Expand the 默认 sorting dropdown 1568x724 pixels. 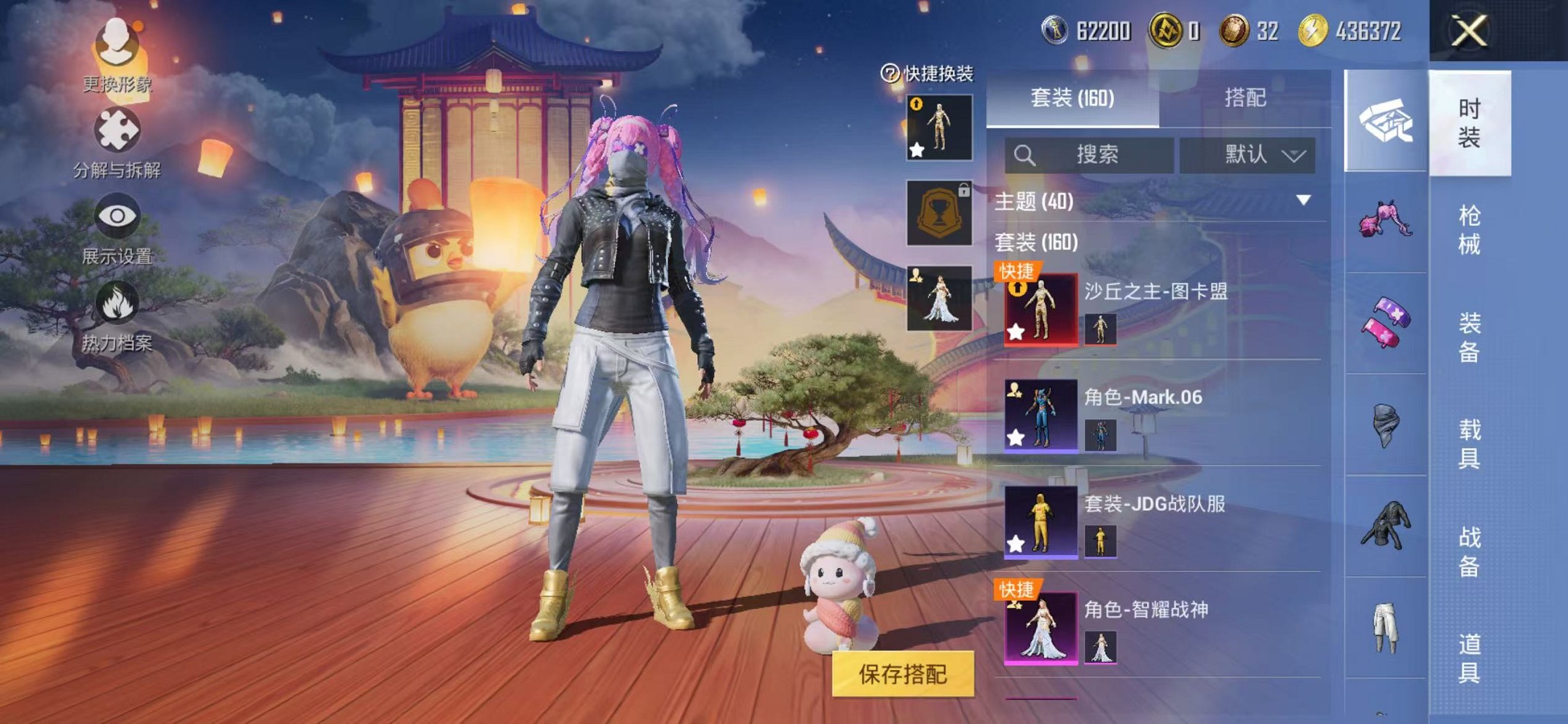1251,154
